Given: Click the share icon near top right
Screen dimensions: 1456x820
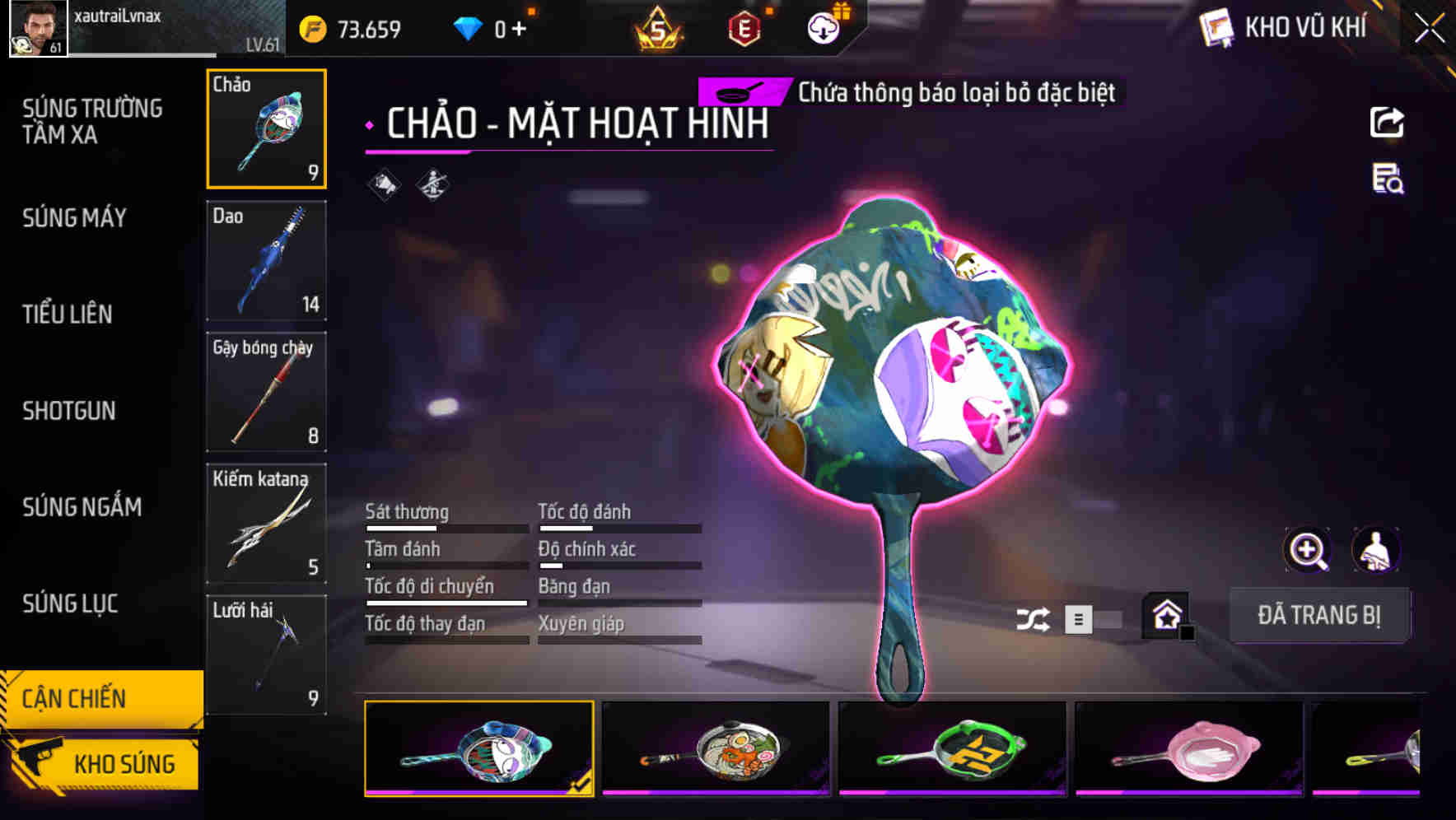Looking at the screenshot, I should 1388,122.
